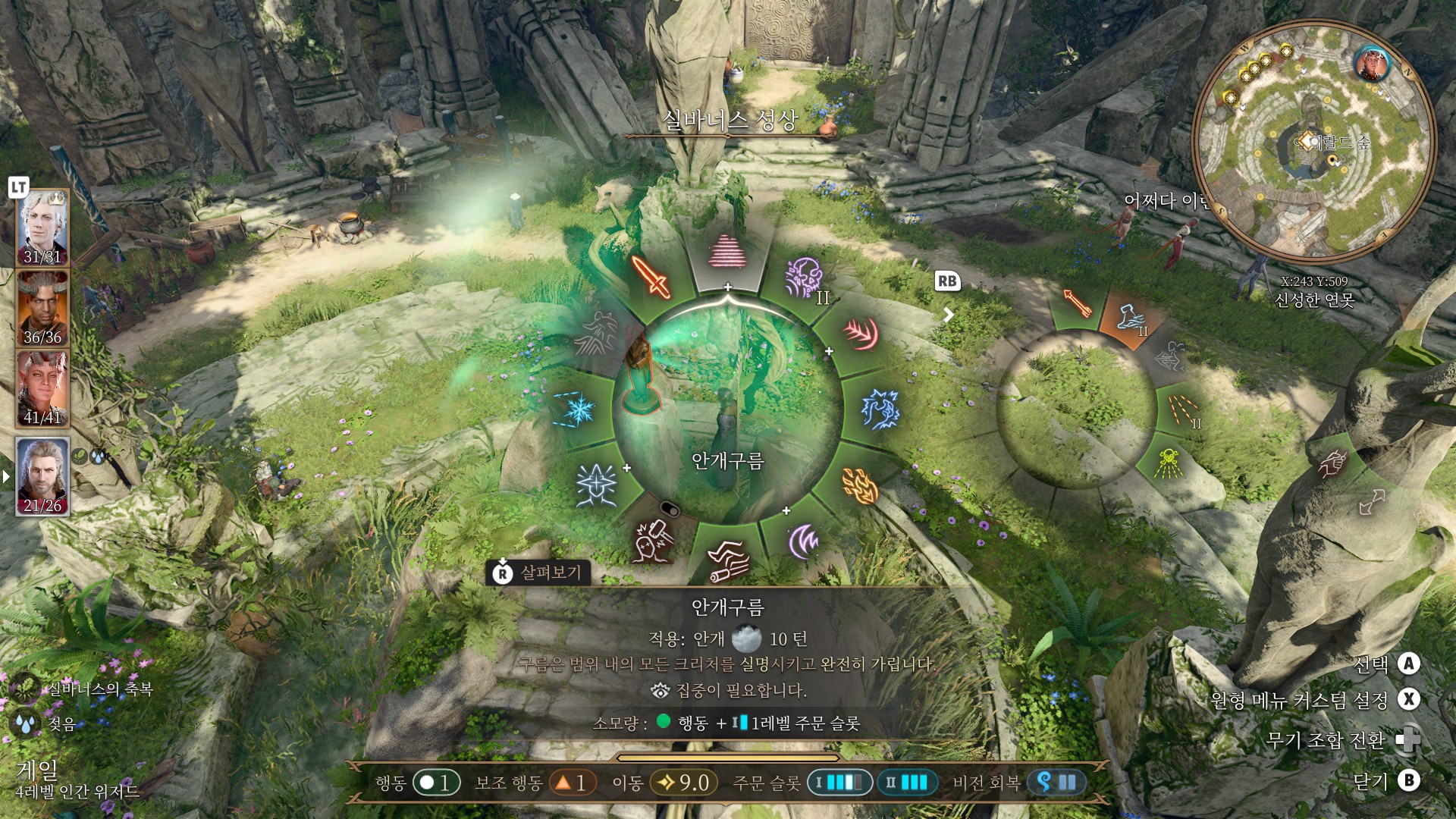Choose the white spiky star spell
Screen dimensions: 1456x819
click(597, 485)
